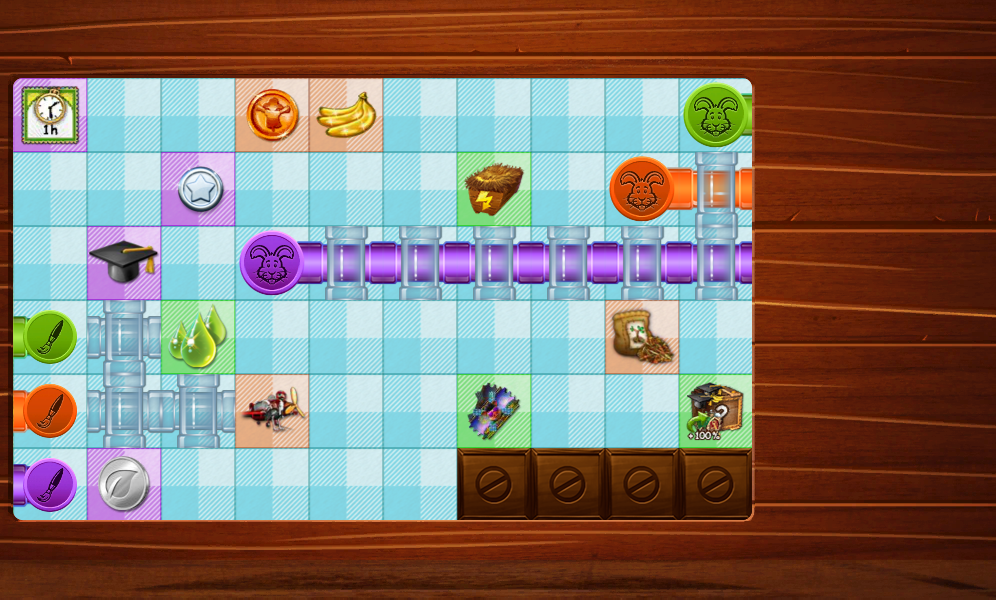Screen dimensions: 996x600
Task: Pick the hay bale lightning tile
Action: point(494,189)
